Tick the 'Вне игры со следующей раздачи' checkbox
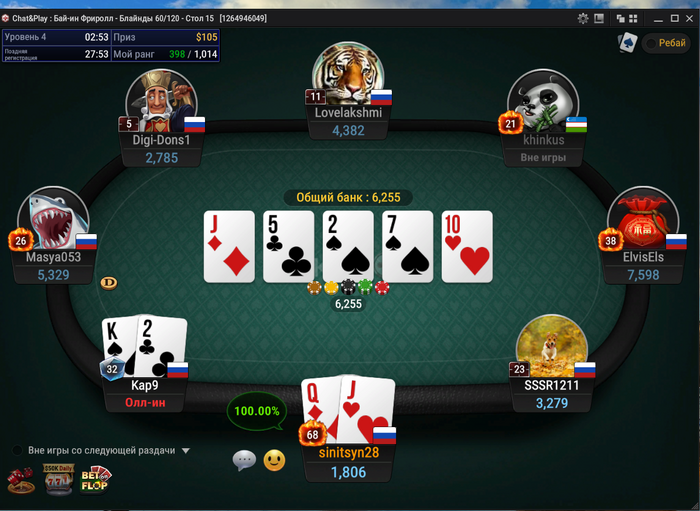 (17, 450)
